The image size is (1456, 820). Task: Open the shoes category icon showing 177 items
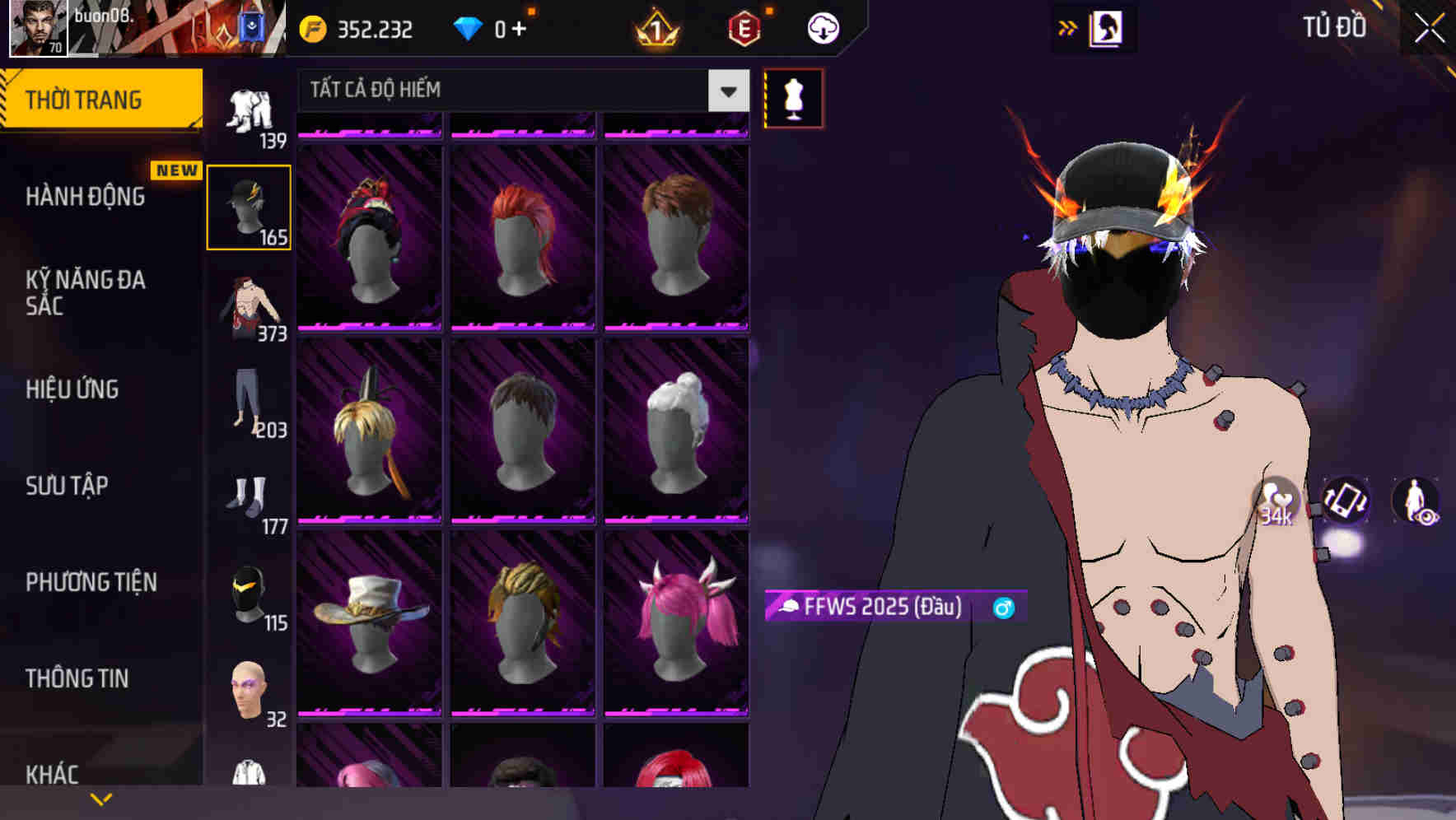(250, 498)
